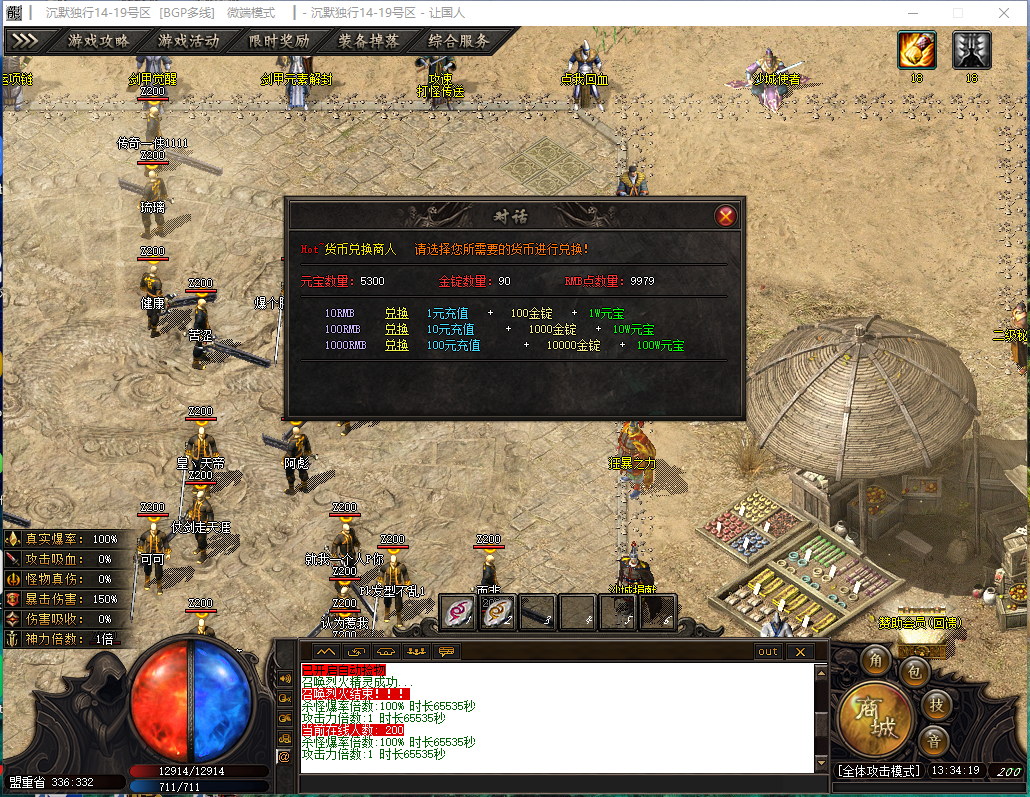Image resolution: width=1030 pixels, height=797 pixels.
Task: Choose the 10RMB 兑换 exchange option
Action: pyautogui.click(x=397, y=313)
